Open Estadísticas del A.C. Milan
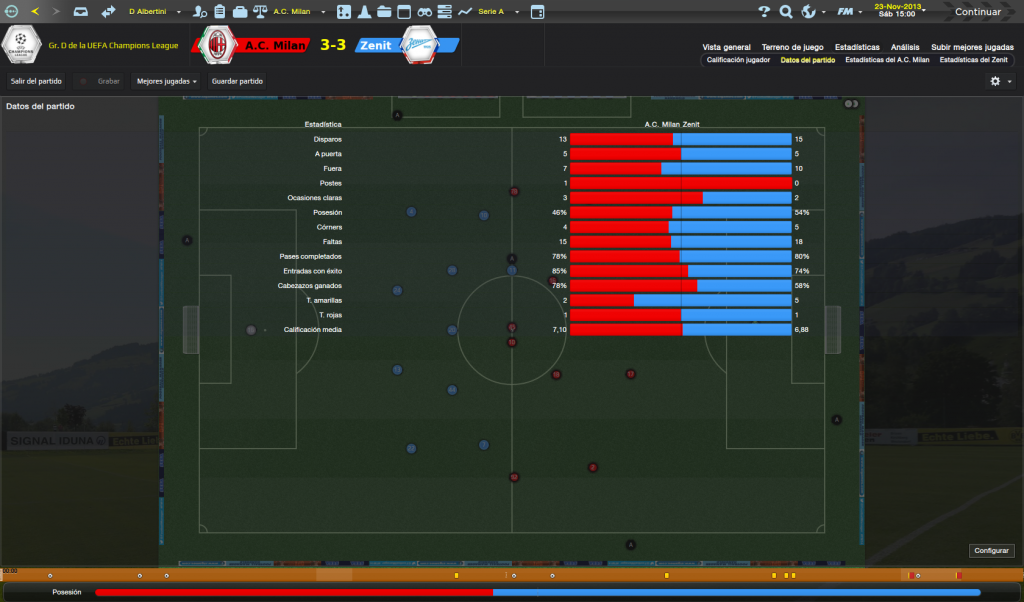The image size is (1024, 602). [887, 60]
